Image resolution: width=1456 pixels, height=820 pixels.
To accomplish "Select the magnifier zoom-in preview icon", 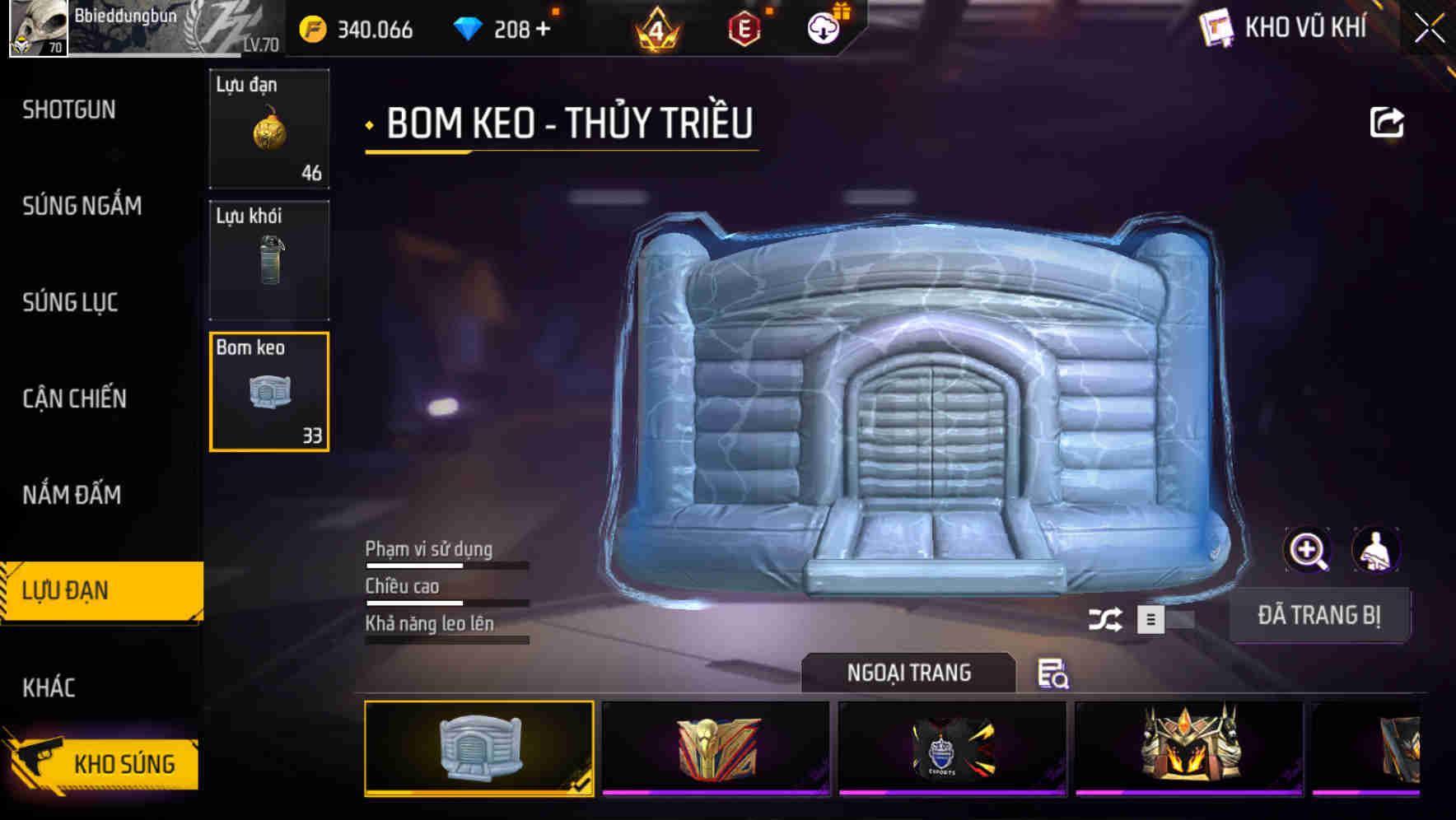I will click(1309, 549).
